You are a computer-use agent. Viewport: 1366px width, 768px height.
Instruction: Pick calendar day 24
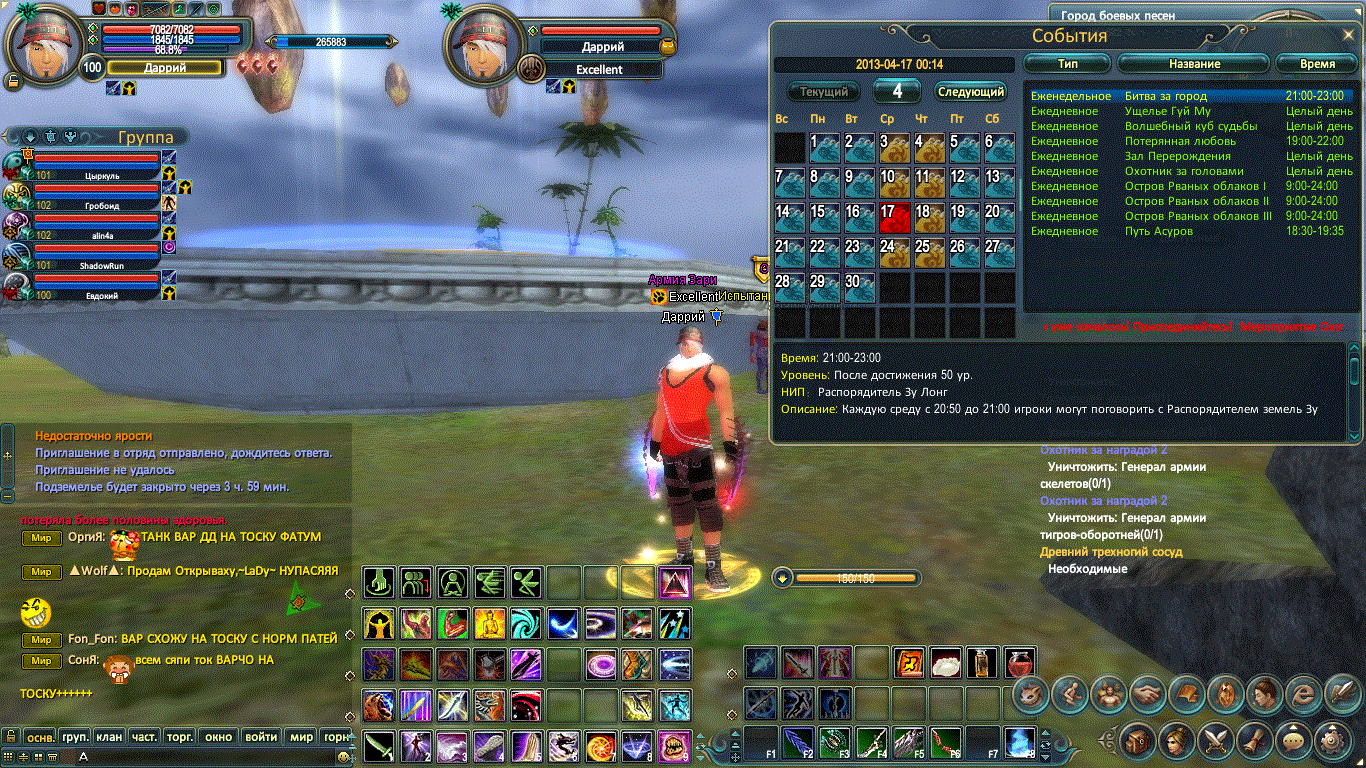tap(892, 252)
